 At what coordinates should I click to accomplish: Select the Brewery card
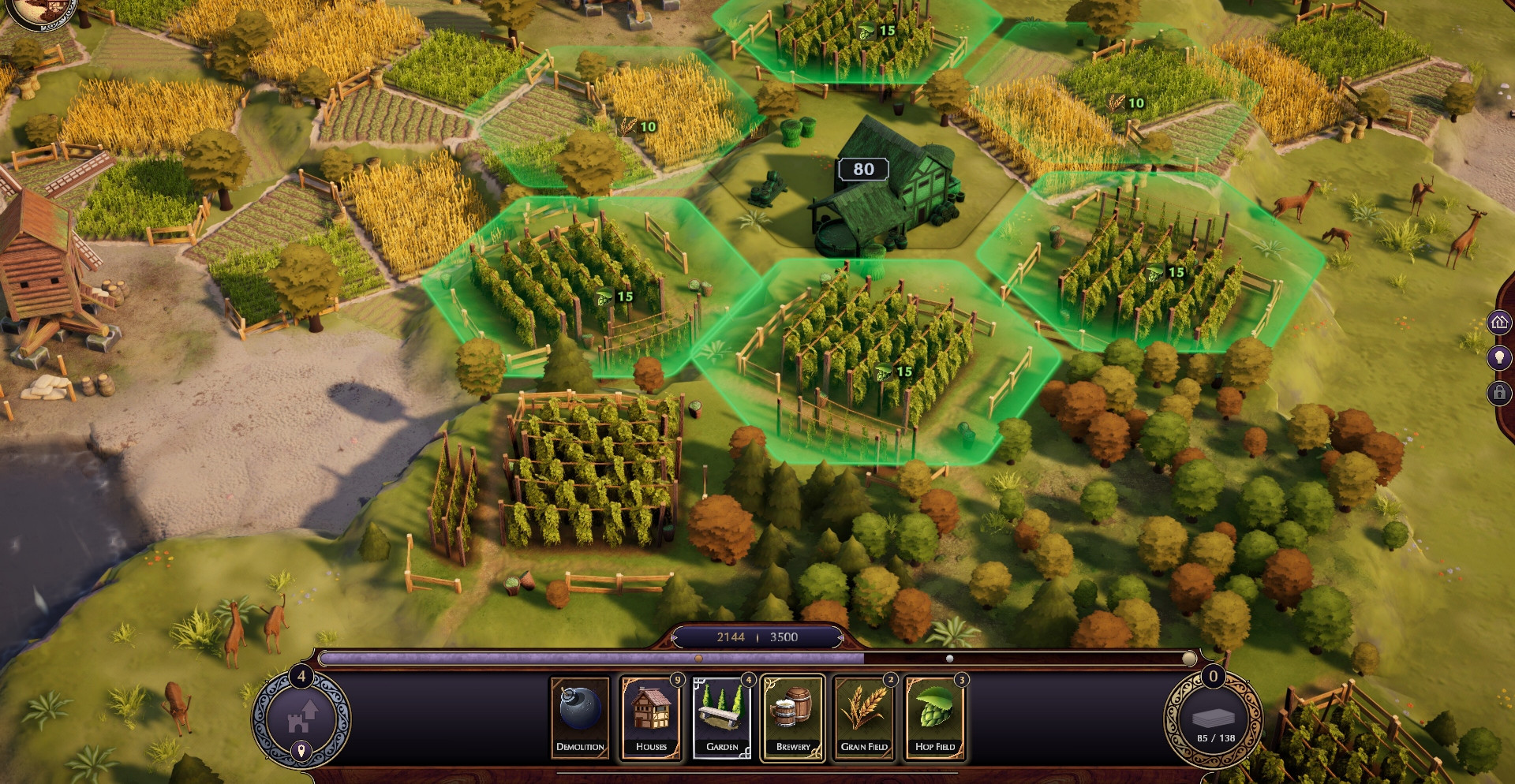(x=793, y=717)
